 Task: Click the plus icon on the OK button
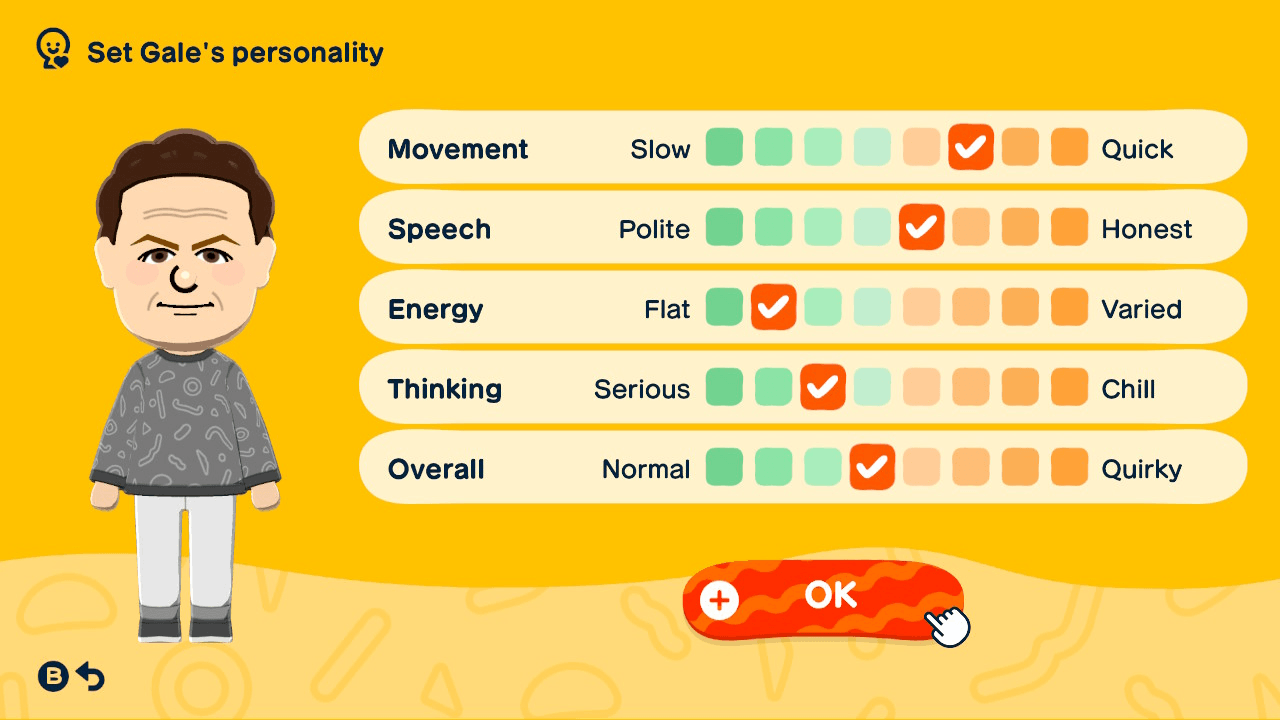(718, 601)
